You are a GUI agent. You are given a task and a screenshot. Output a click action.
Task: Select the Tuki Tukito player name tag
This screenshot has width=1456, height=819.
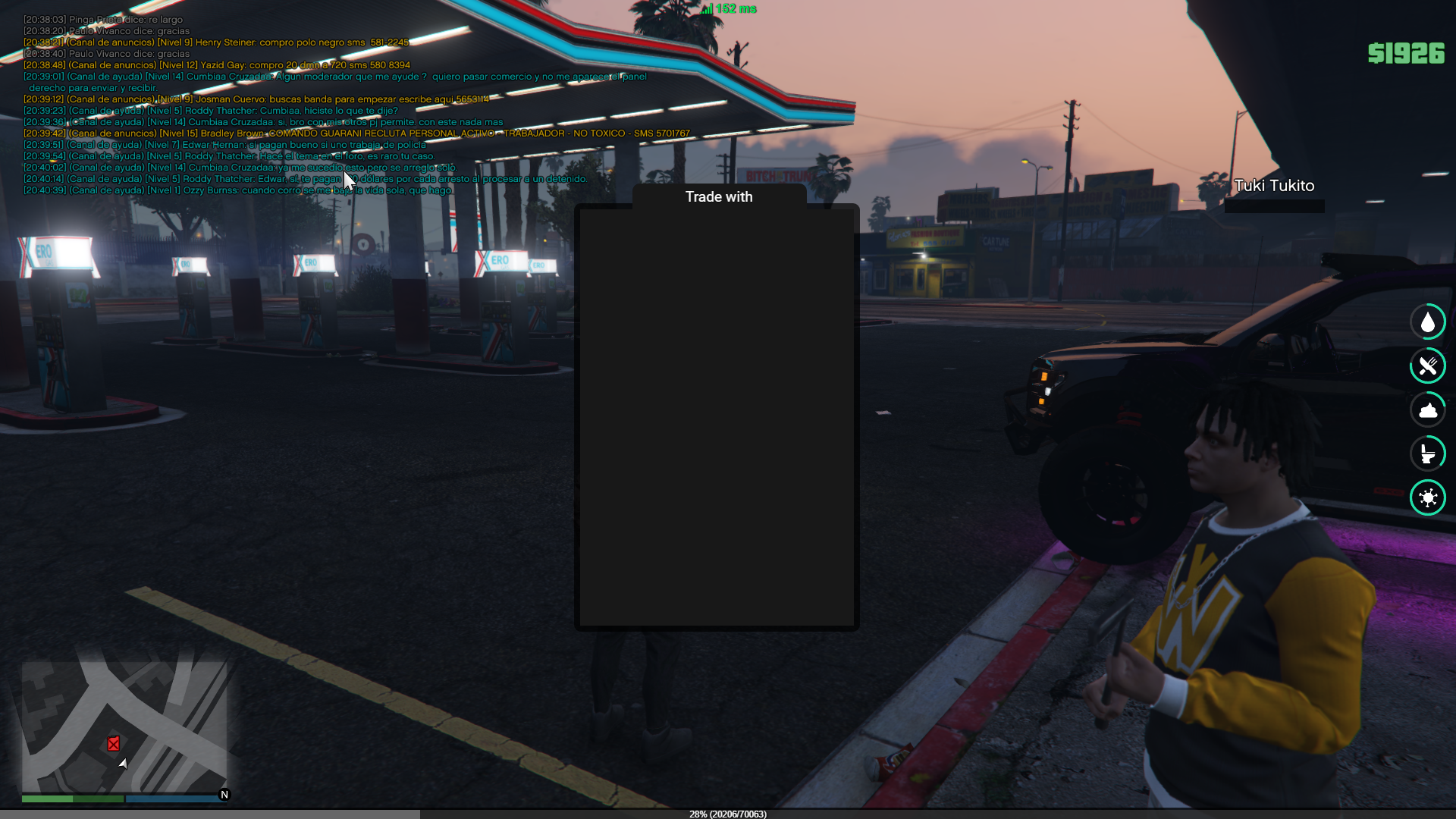[1274, 186]
